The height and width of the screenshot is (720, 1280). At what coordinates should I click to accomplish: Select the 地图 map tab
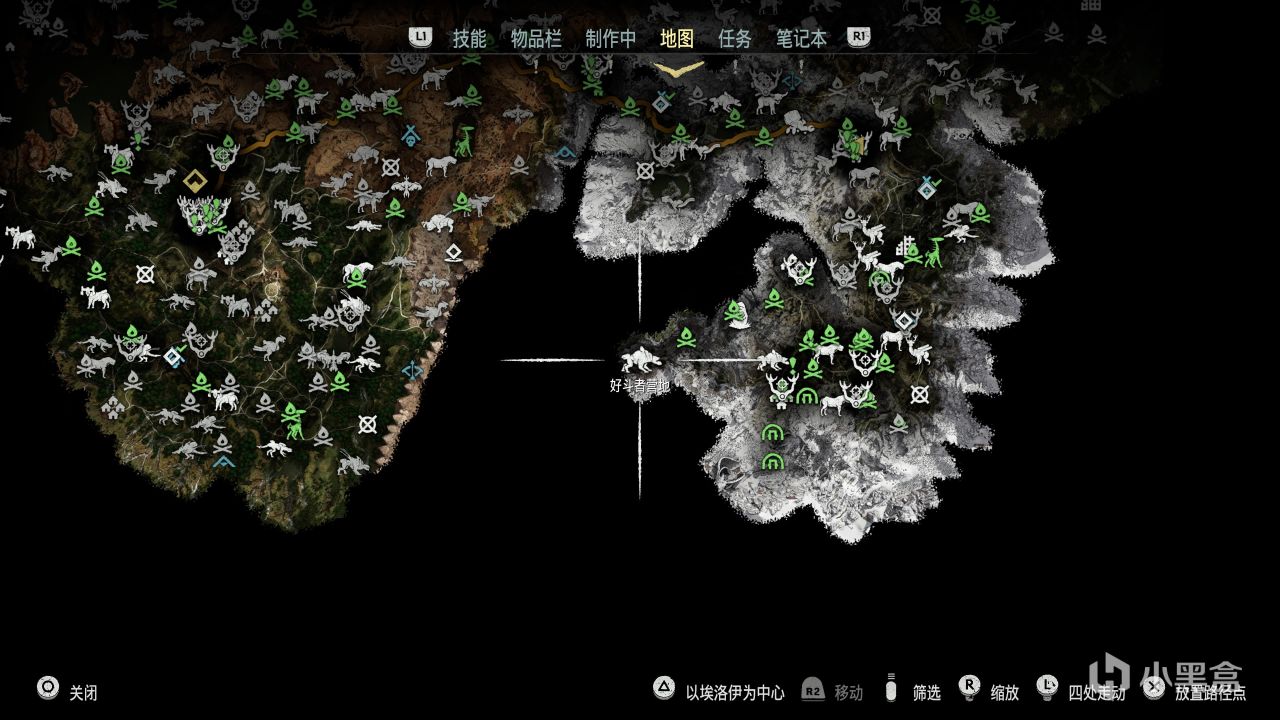677,39
